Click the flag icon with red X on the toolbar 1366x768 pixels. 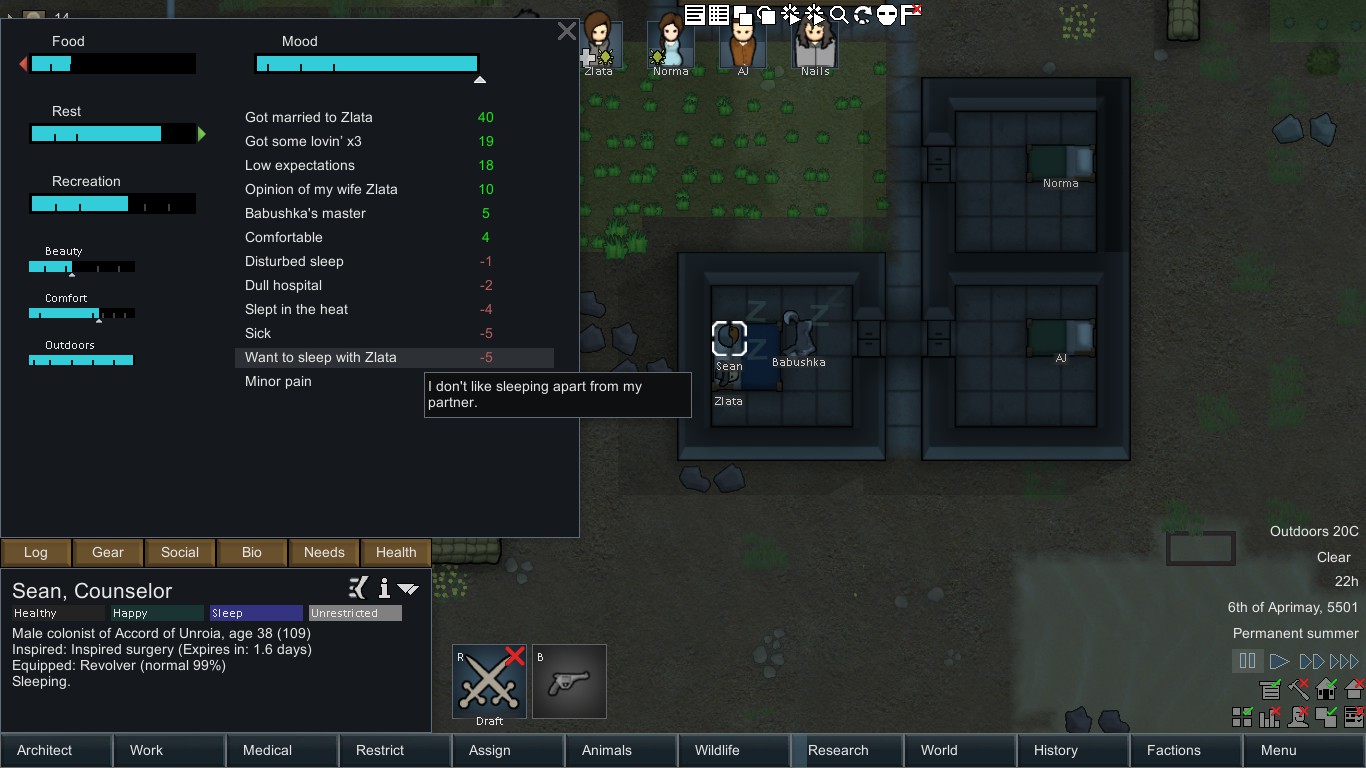908,14
